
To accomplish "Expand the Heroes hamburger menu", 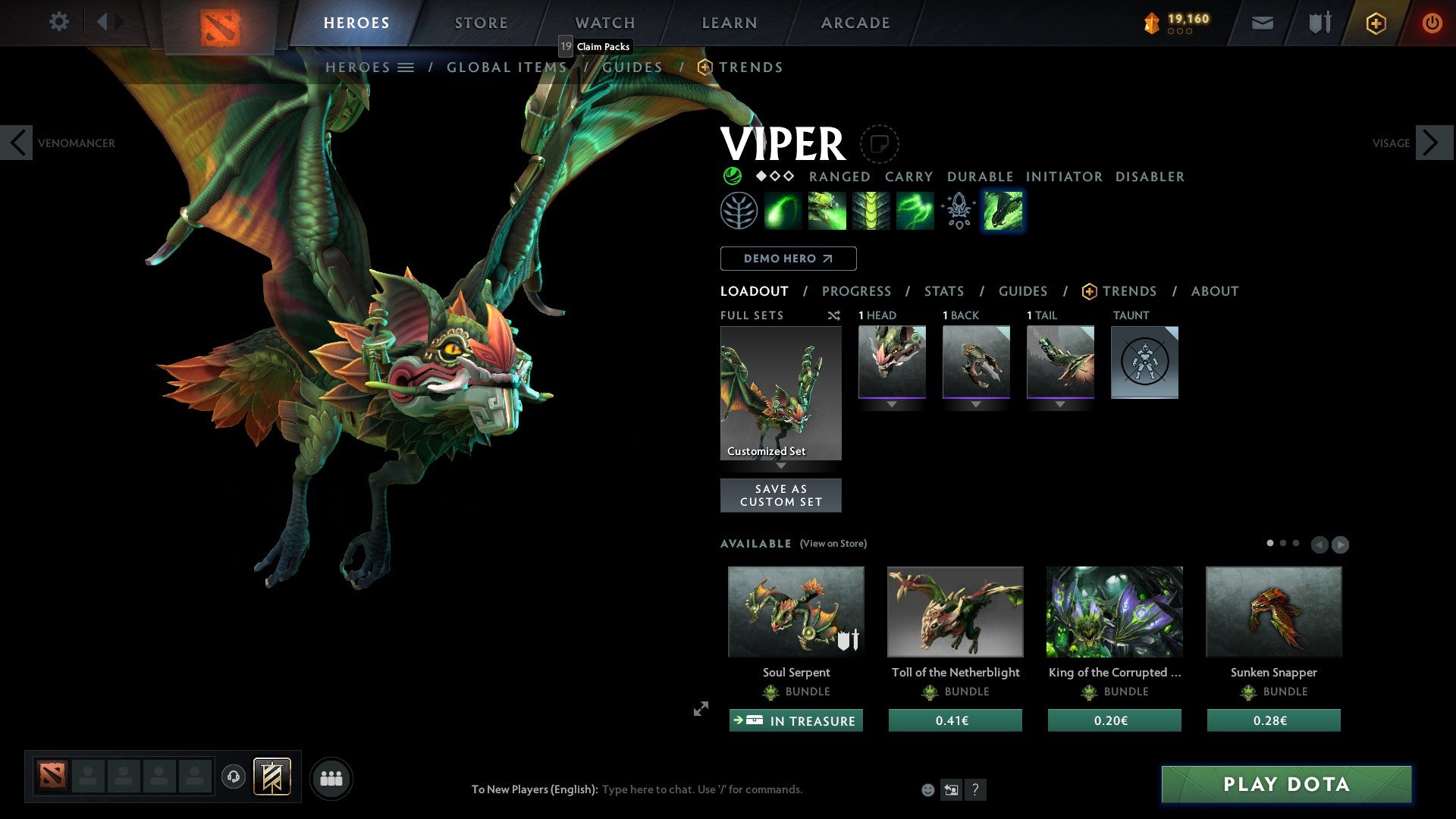I will (407, 67).
